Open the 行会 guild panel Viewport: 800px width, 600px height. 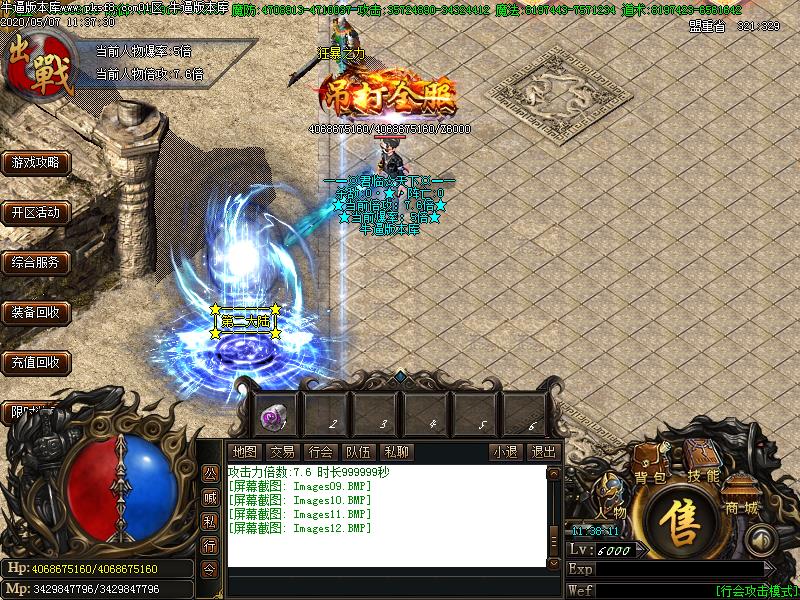pos(320,452)
